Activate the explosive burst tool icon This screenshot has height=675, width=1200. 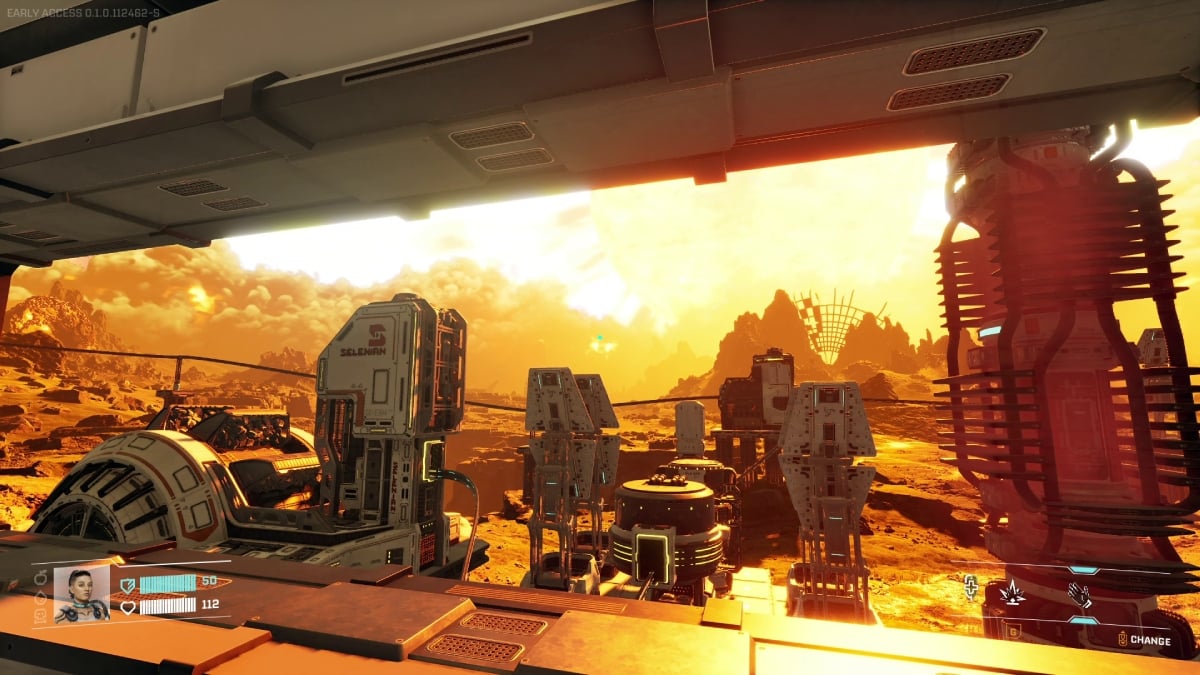click(1012, 593)
